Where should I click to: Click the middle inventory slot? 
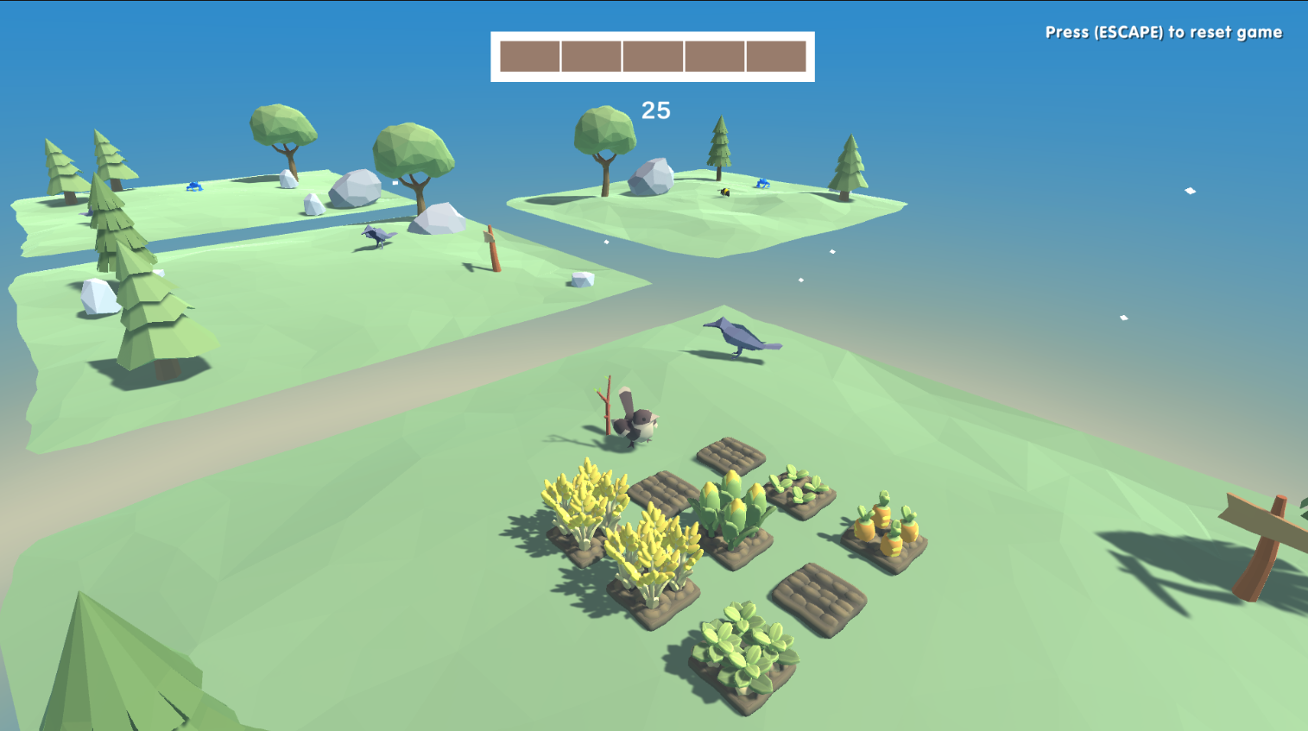pyautogui.click(x=653, y=57)
